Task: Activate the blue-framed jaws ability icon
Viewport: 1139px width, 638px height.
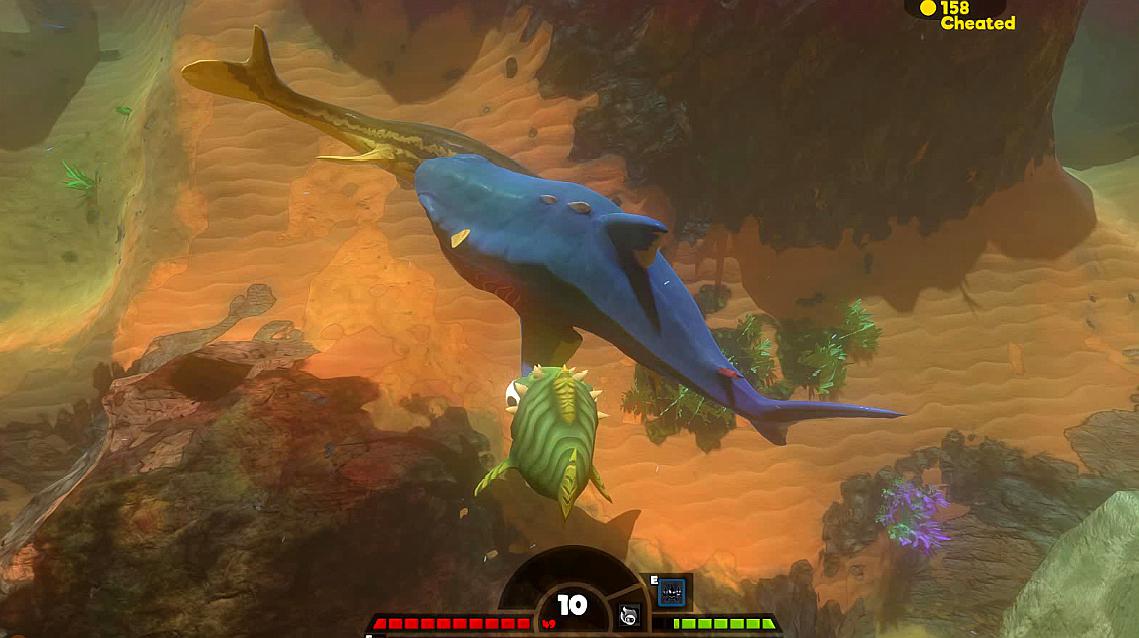Action: [674, 590]
